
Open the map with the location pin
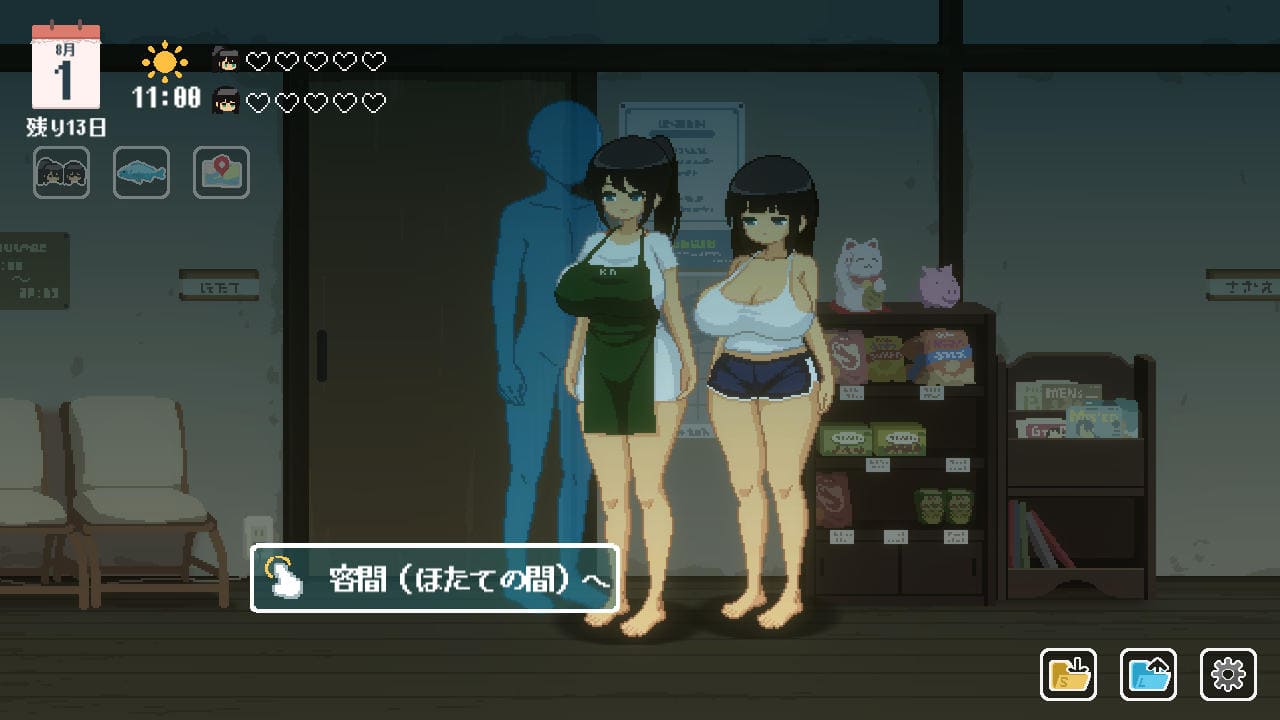point(221,173)
